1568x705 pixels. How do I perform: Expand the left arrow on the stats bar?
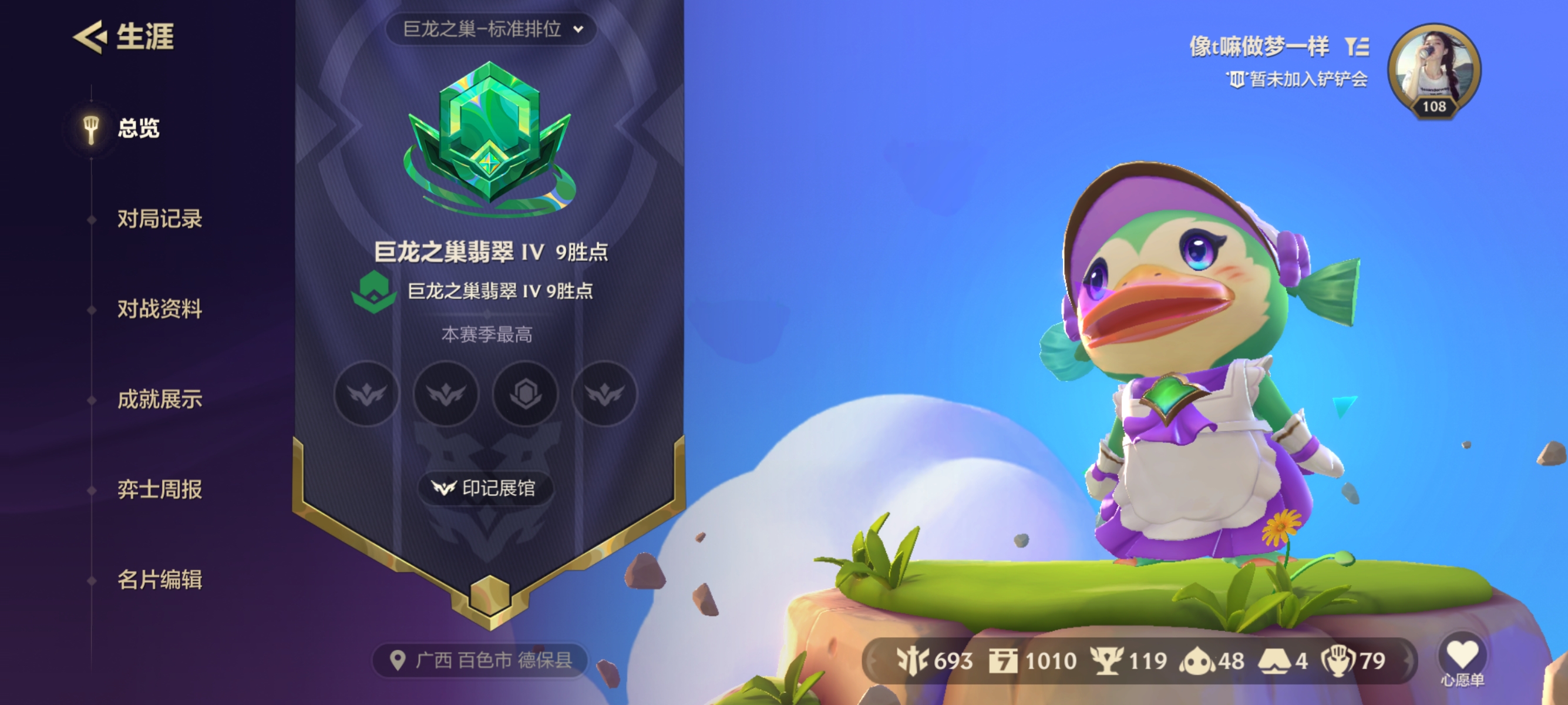(874, 660)
